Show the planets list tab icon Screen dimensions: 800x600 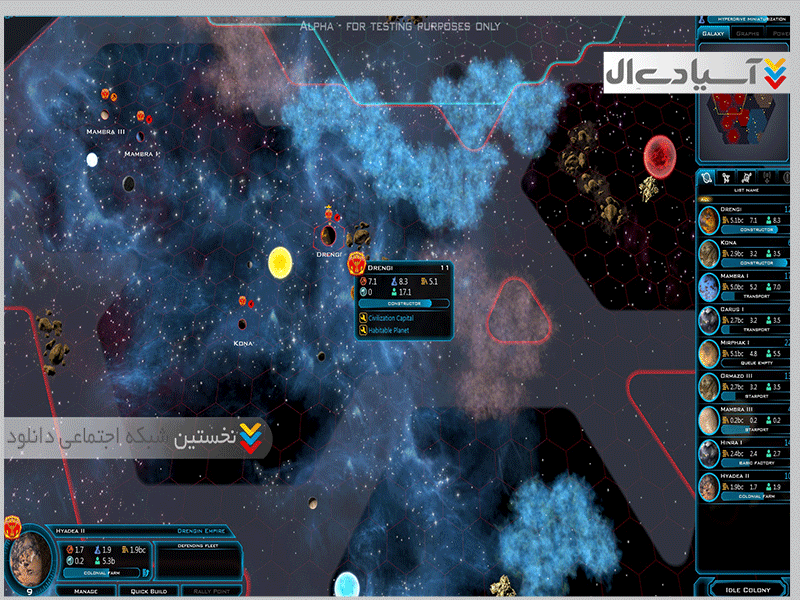pos(706,177)
